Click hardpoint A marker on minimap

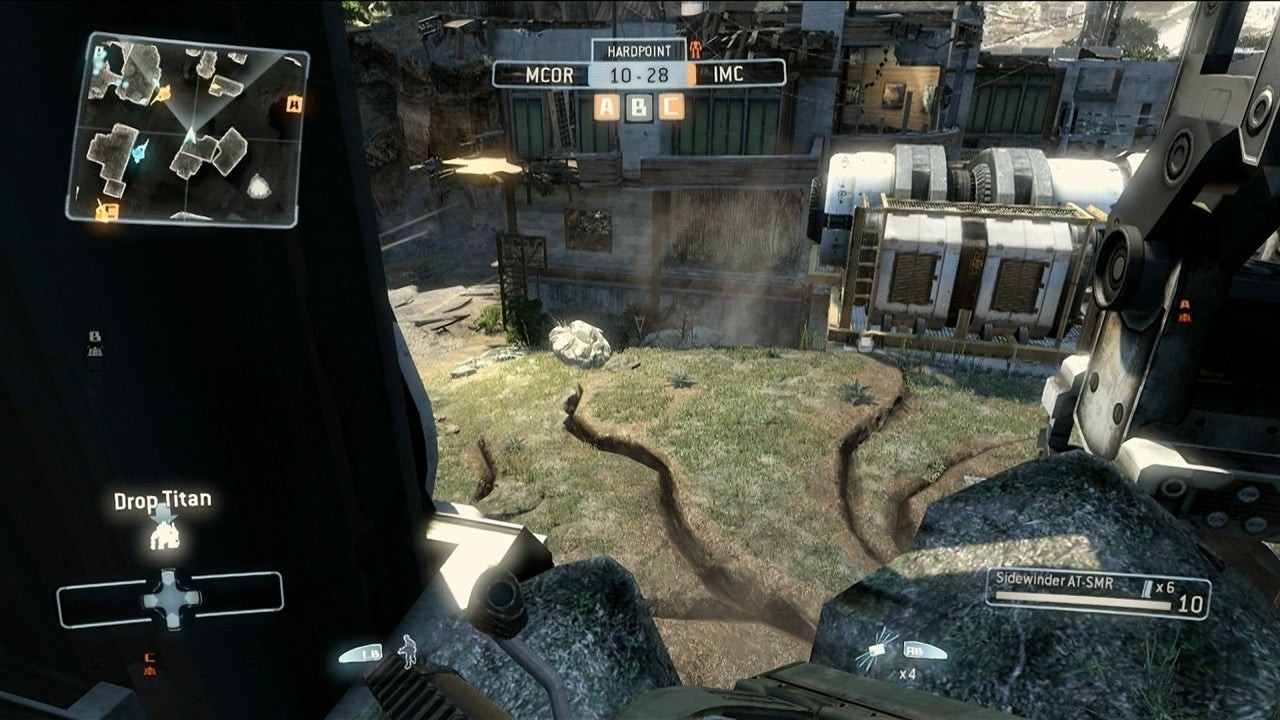click(x=294, y=103)
